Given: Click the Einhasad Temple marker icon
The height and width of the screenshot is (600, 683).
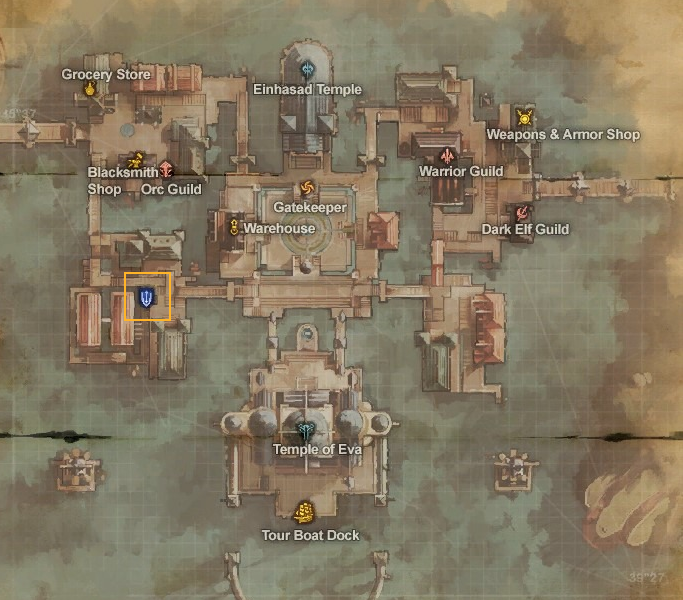Looking at the screenshot, I should coord(308,70).
